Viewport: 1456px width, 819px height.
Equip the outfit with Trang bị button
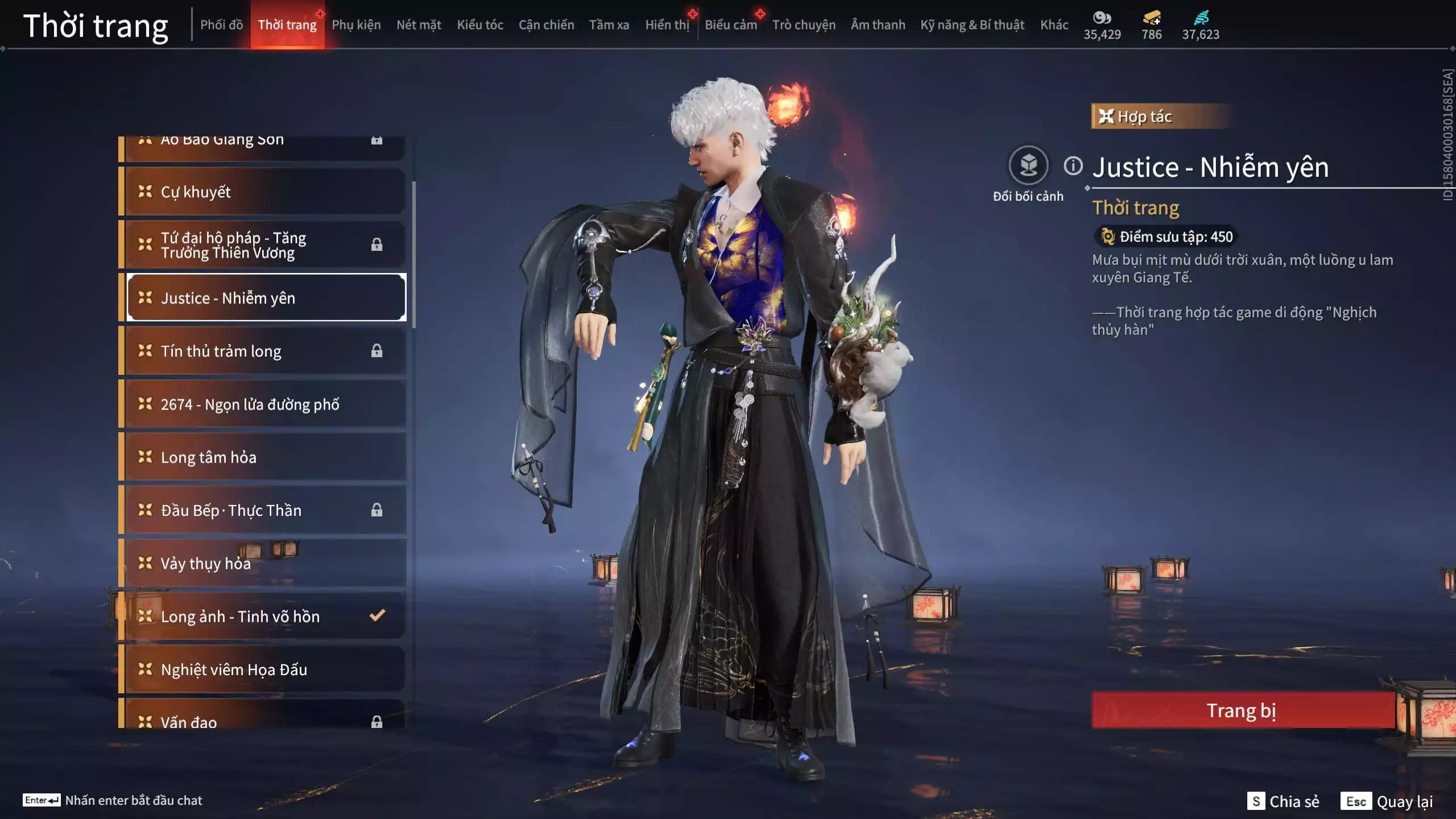[1242, 710]
